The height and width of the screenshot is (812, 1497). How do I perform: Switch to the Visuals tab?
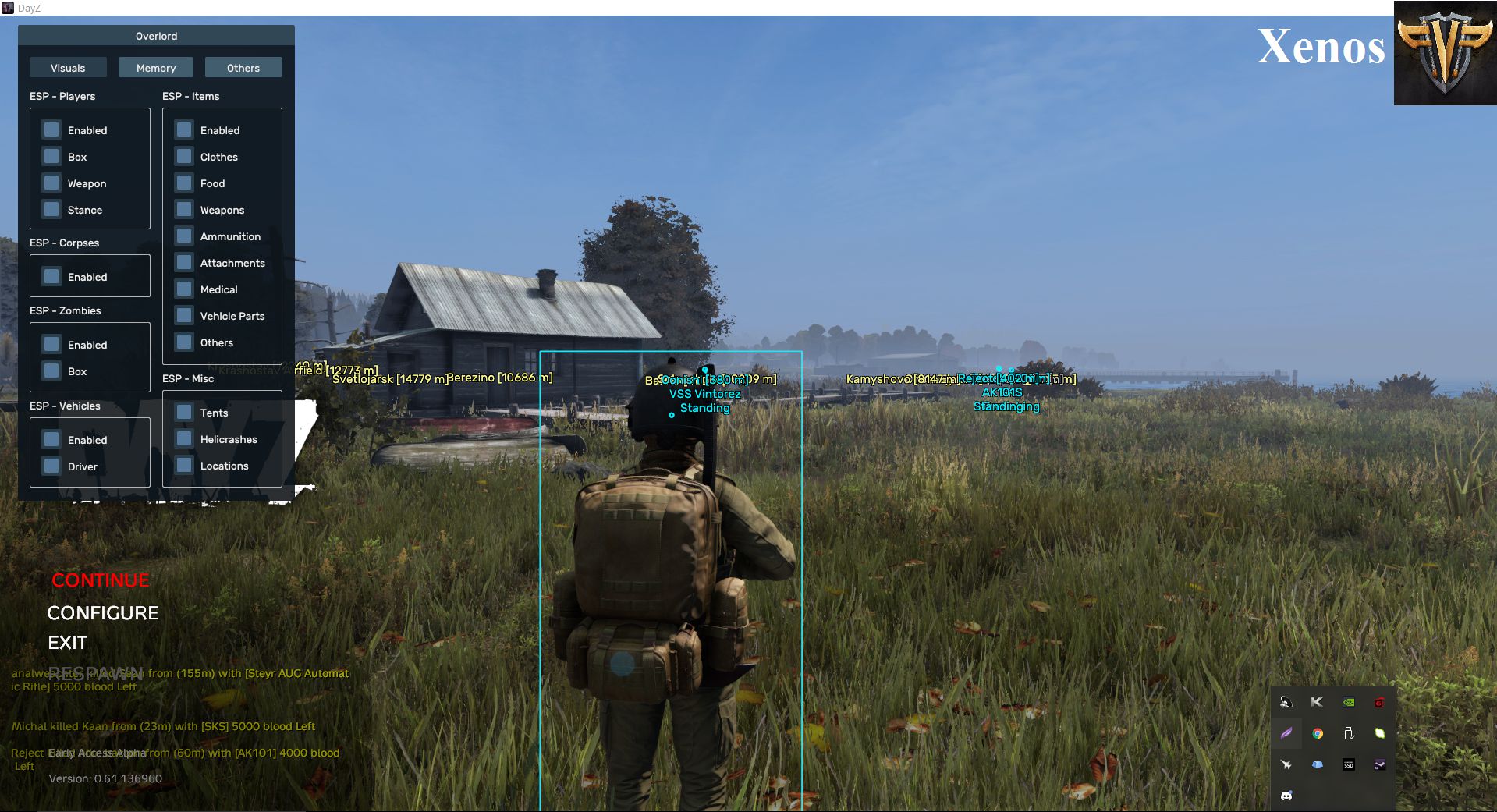(68, 67)
